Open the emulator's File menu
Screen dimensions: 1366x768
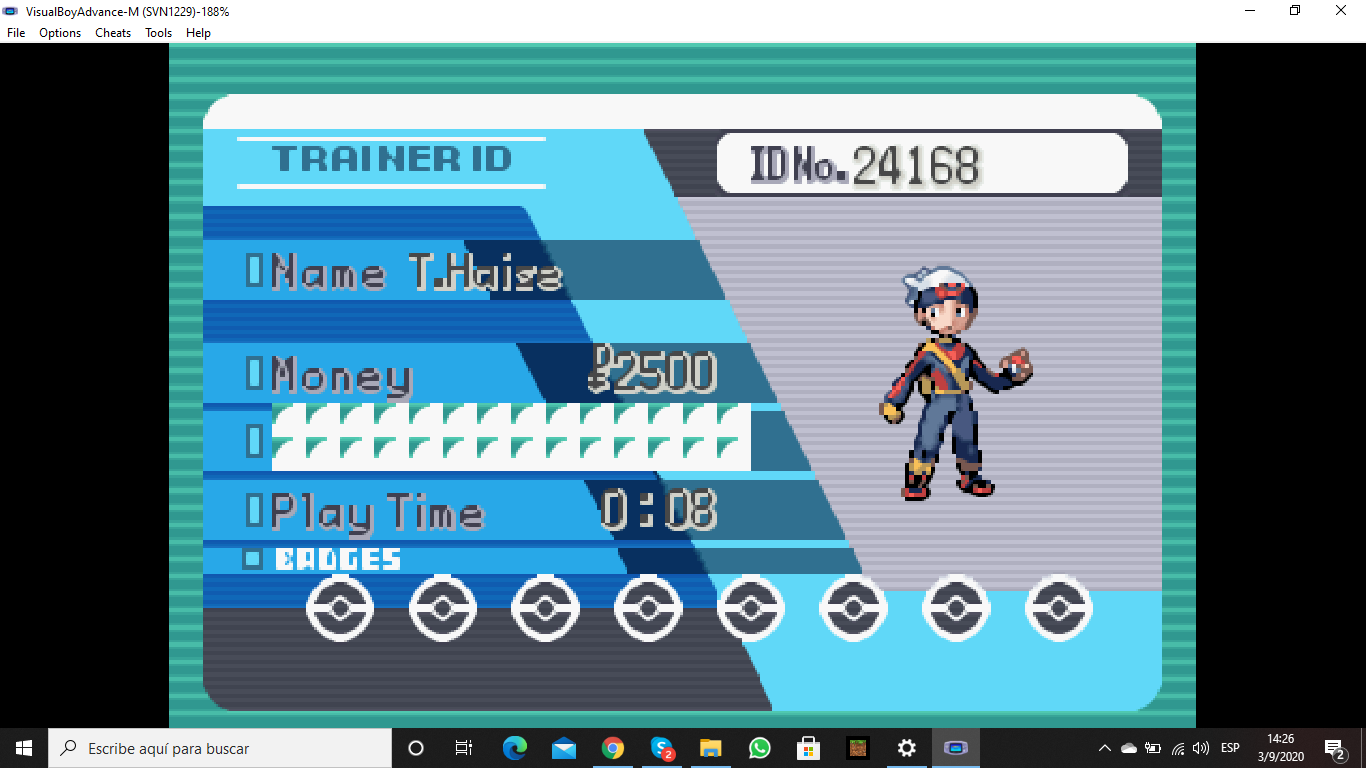click(16, 33)
